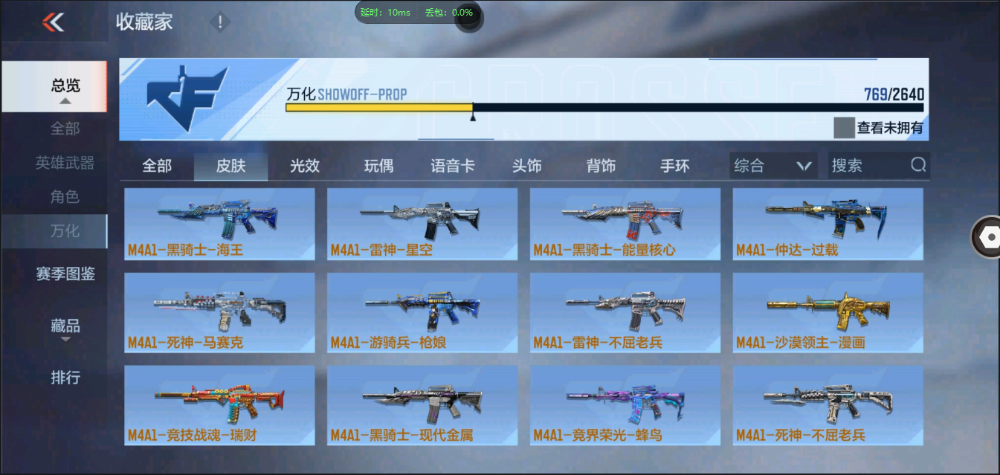This screenshot has width=1000, height=475.
Task: Select the 头饰 tab
Action: point(527,166)
